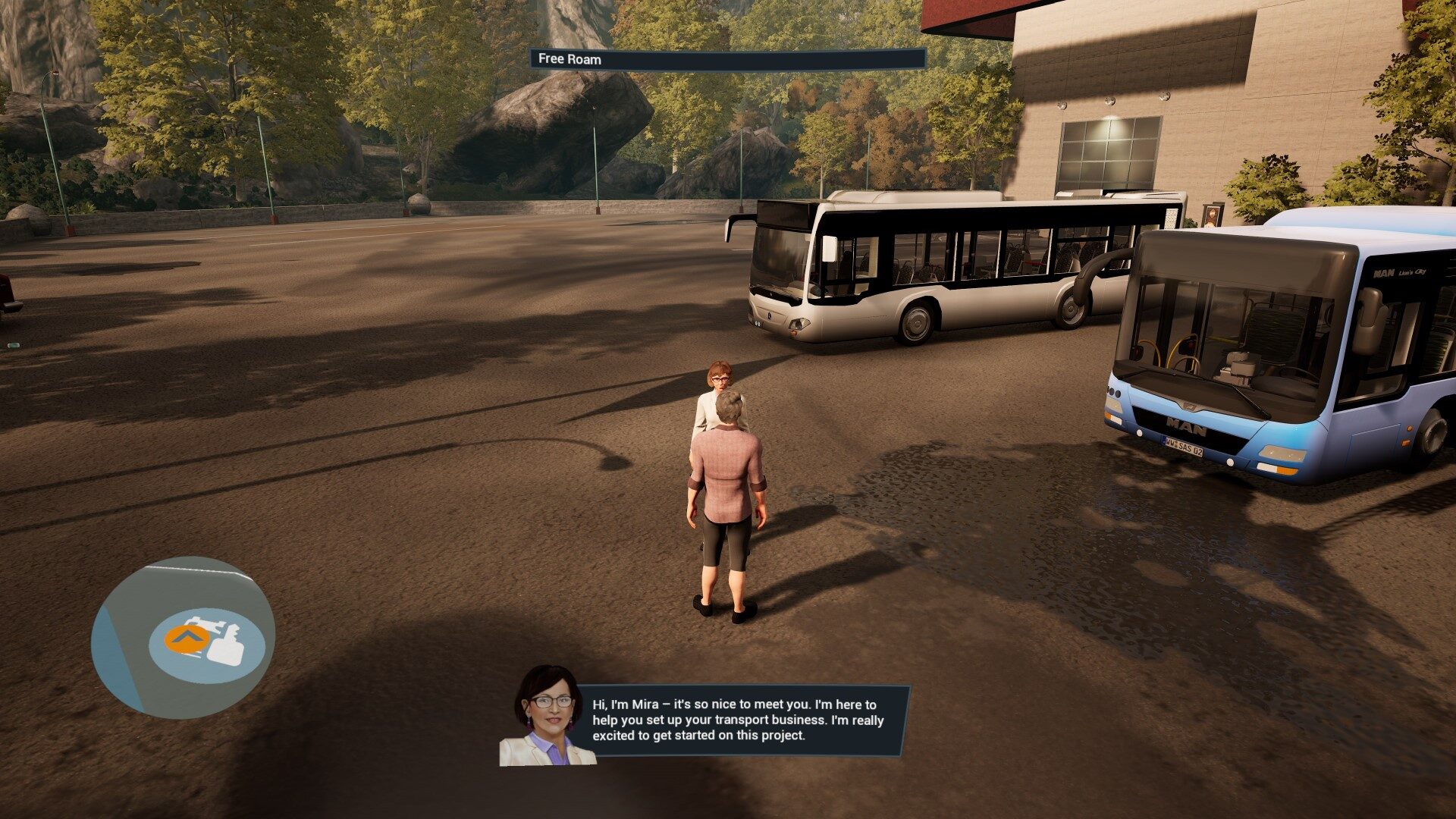Open the circular minimap
This screenshot has height=819, width=1456.
coord(182,639)
